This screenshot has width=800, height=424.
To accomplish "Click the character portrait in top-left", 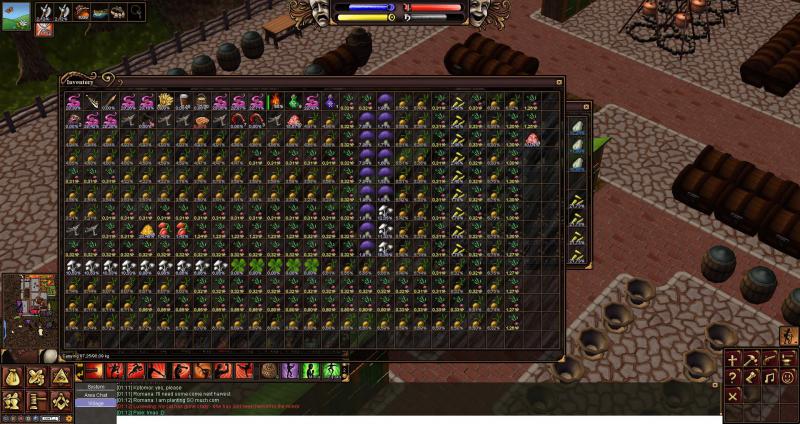I will pos(15,16).
